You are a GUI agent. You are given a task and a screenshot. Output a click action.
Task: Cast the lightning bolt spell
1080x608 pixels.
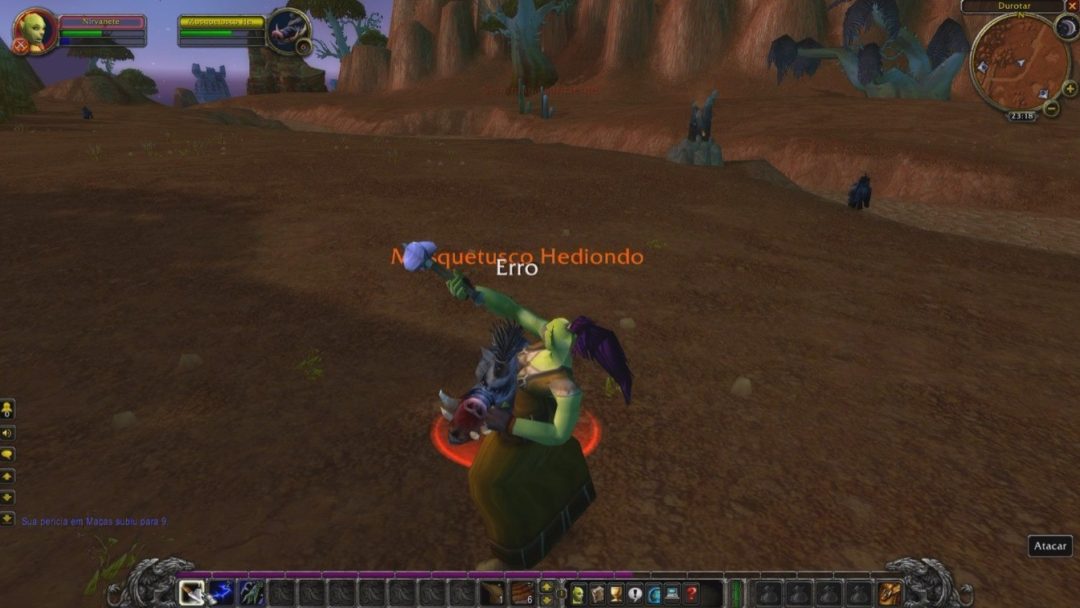[221, 593]
